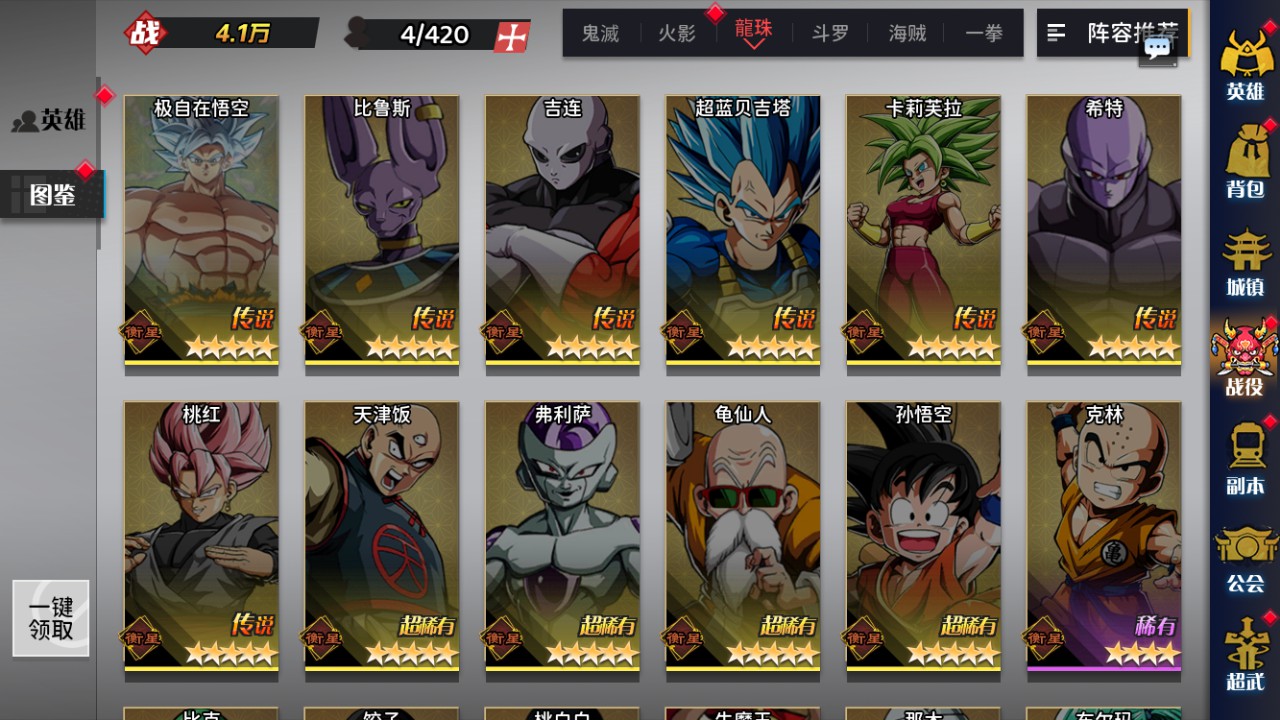Switch to the 火影 series tab
The width and height of the screenshot is (1280, 720).
pyautogui.click(x=677, y=33)
